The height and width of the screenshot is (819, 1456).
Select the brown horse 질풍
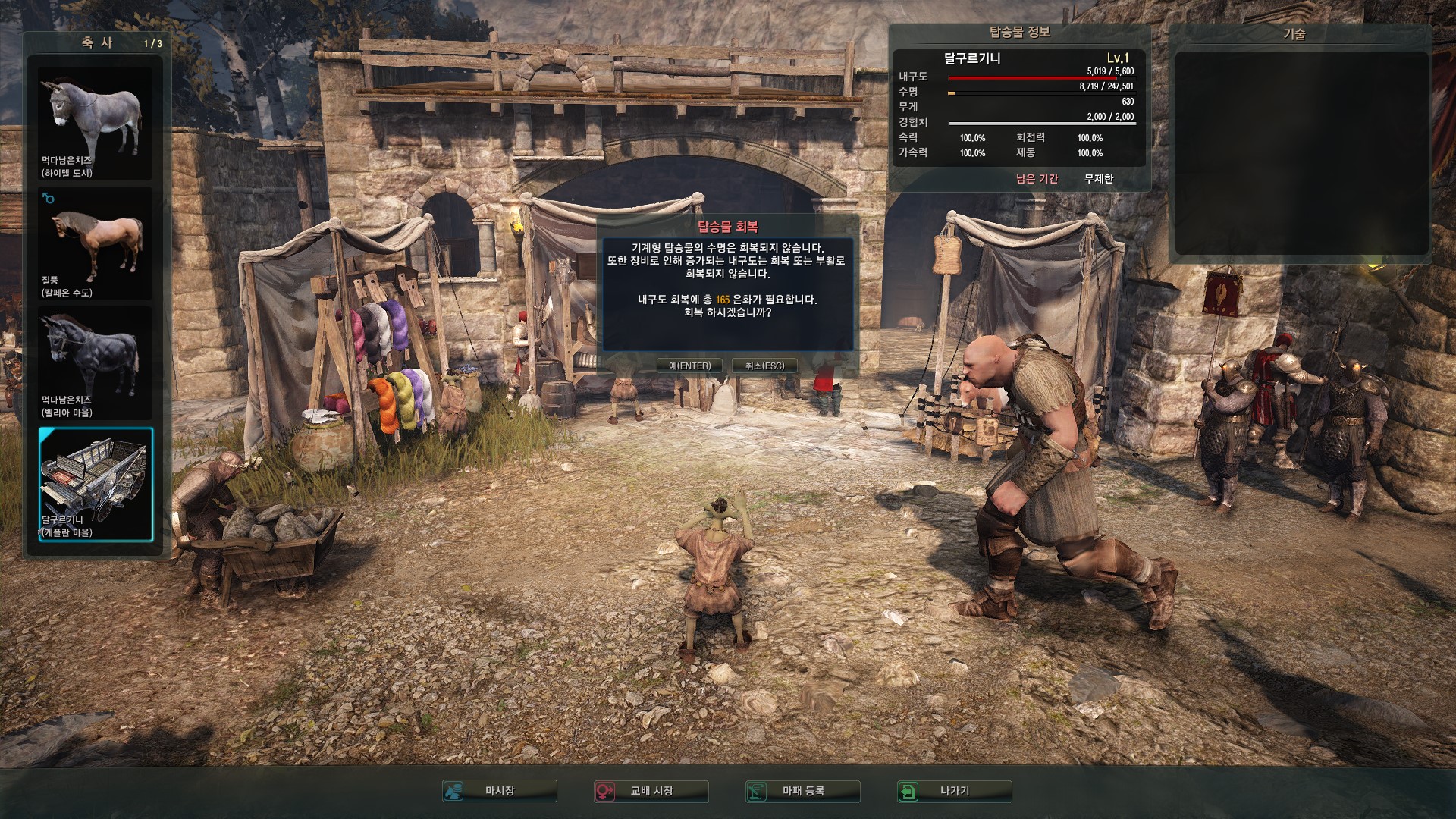click(96, 243)
